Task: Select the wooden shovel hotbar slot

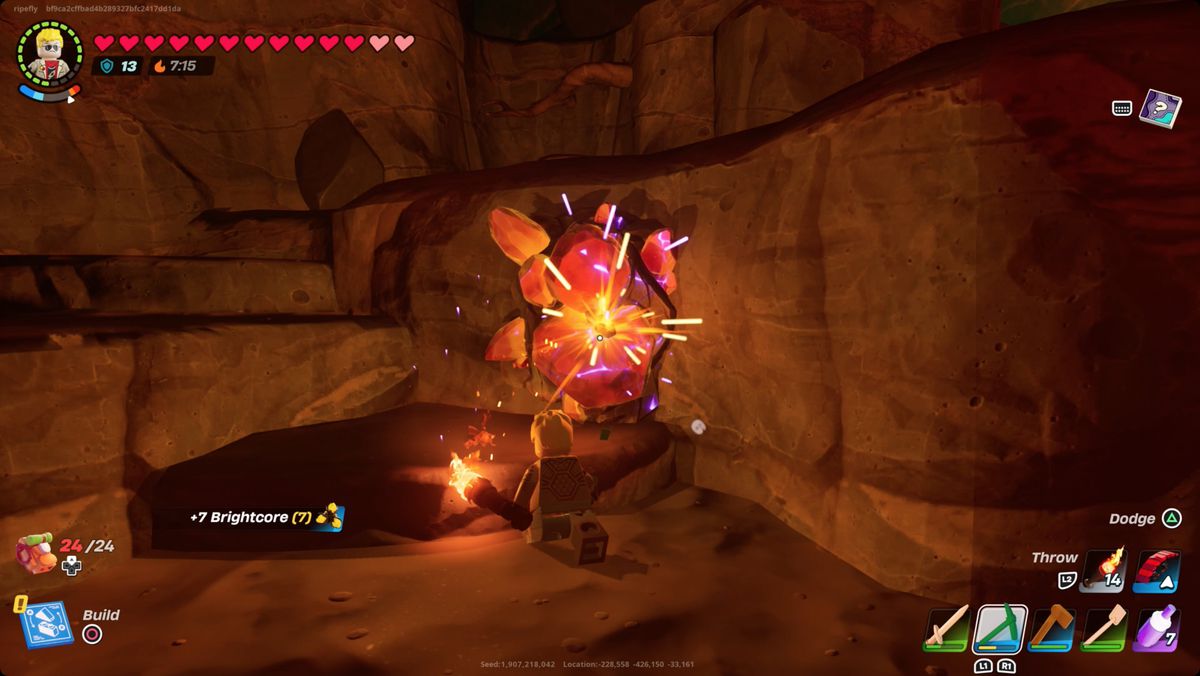Action: tap(1103, 628)
